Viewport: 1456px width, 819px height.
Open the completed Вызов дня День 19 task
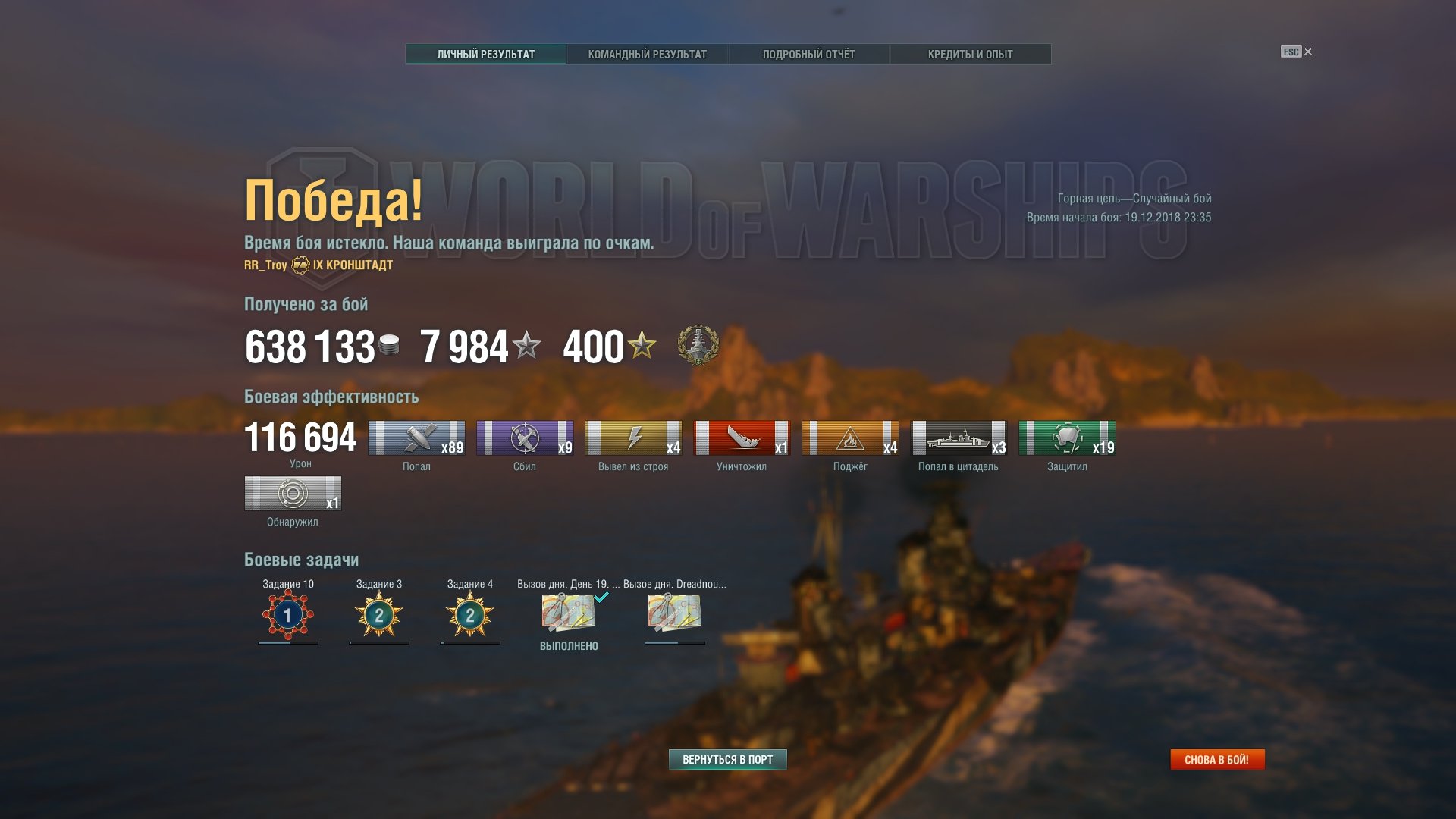click(568, 613)
